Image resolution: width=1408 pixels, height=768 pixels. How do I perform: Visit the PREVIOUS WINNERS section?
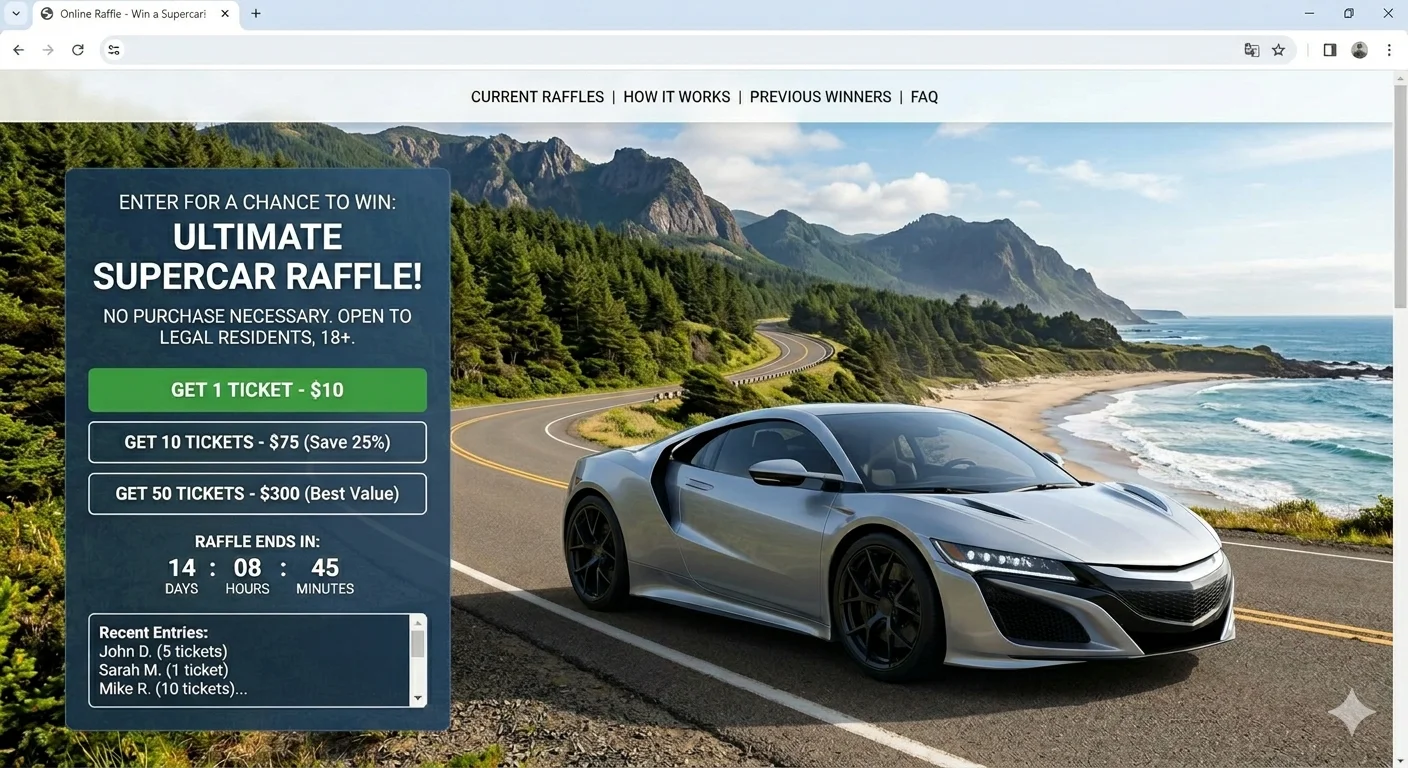pyautogui.click(x=820, y=96)
